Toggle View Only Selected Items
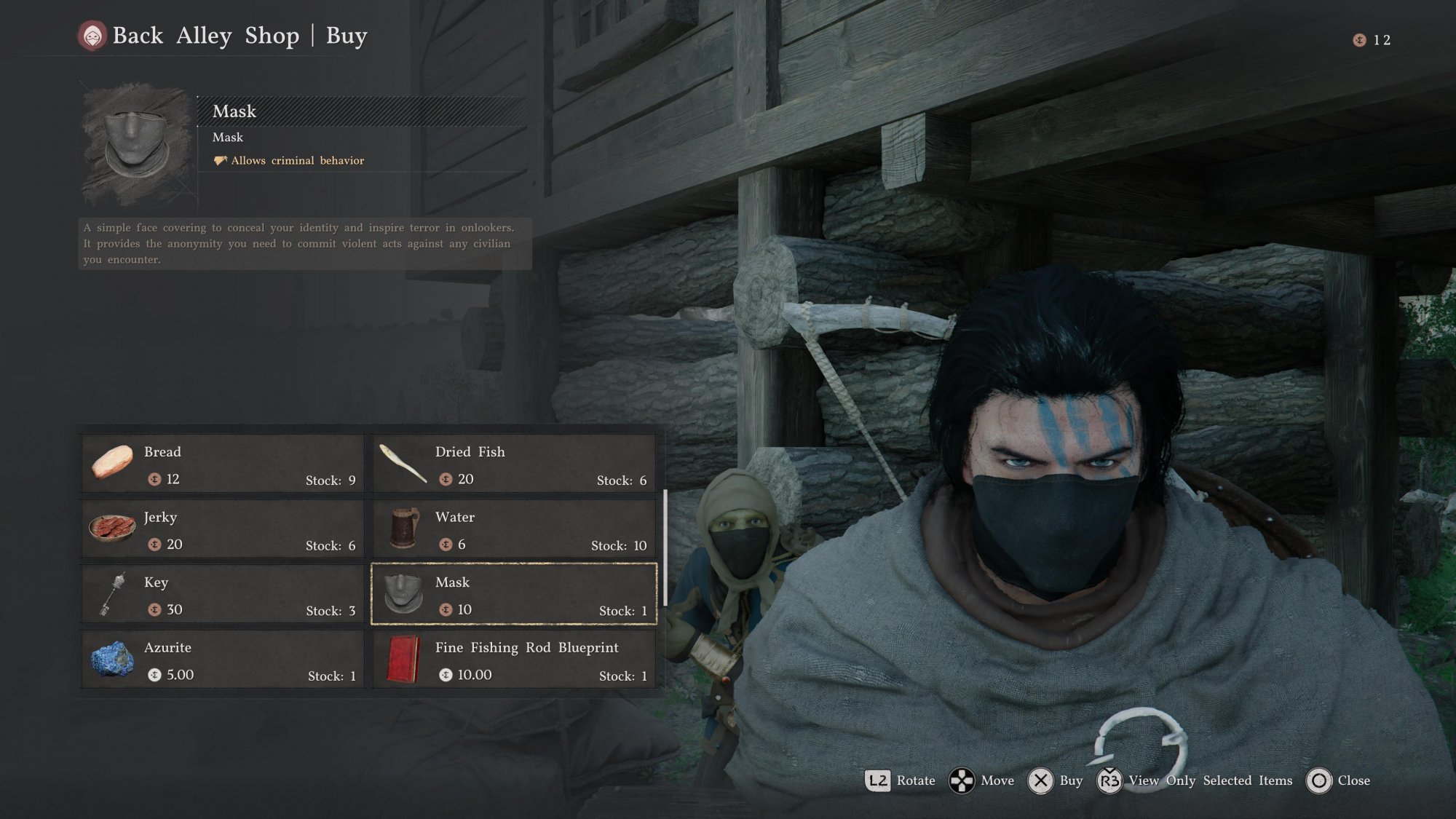 pos(1210,780)
